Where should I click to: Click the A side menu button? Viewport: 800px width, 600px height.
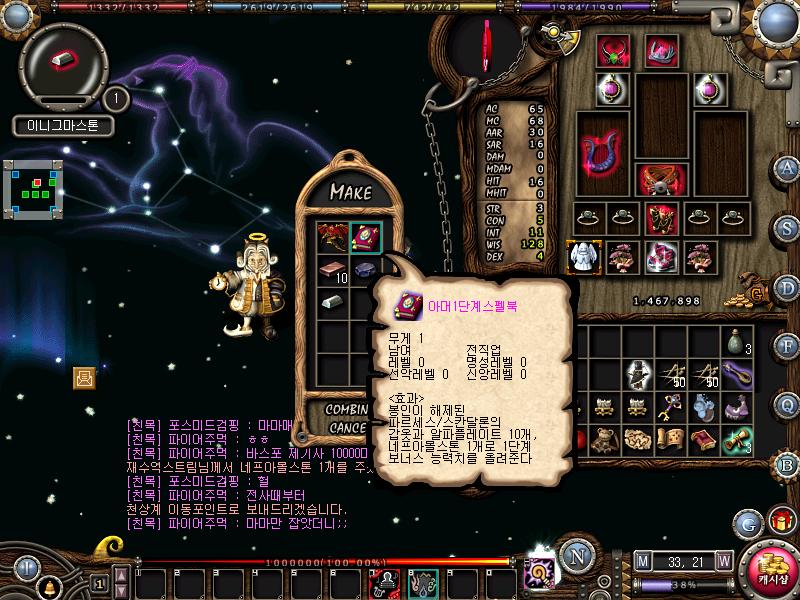coord(788,169)
